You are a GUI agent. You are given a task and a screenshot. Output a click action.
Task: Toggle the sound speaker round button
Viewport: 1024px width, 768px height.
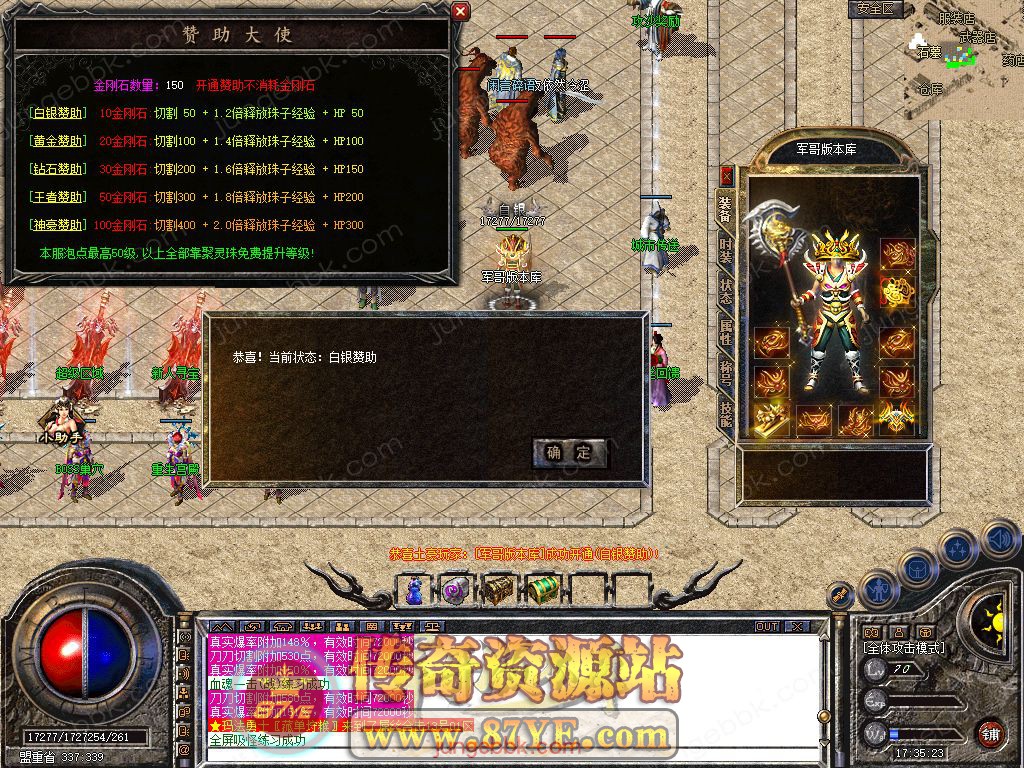click(x=1000, y=542)
